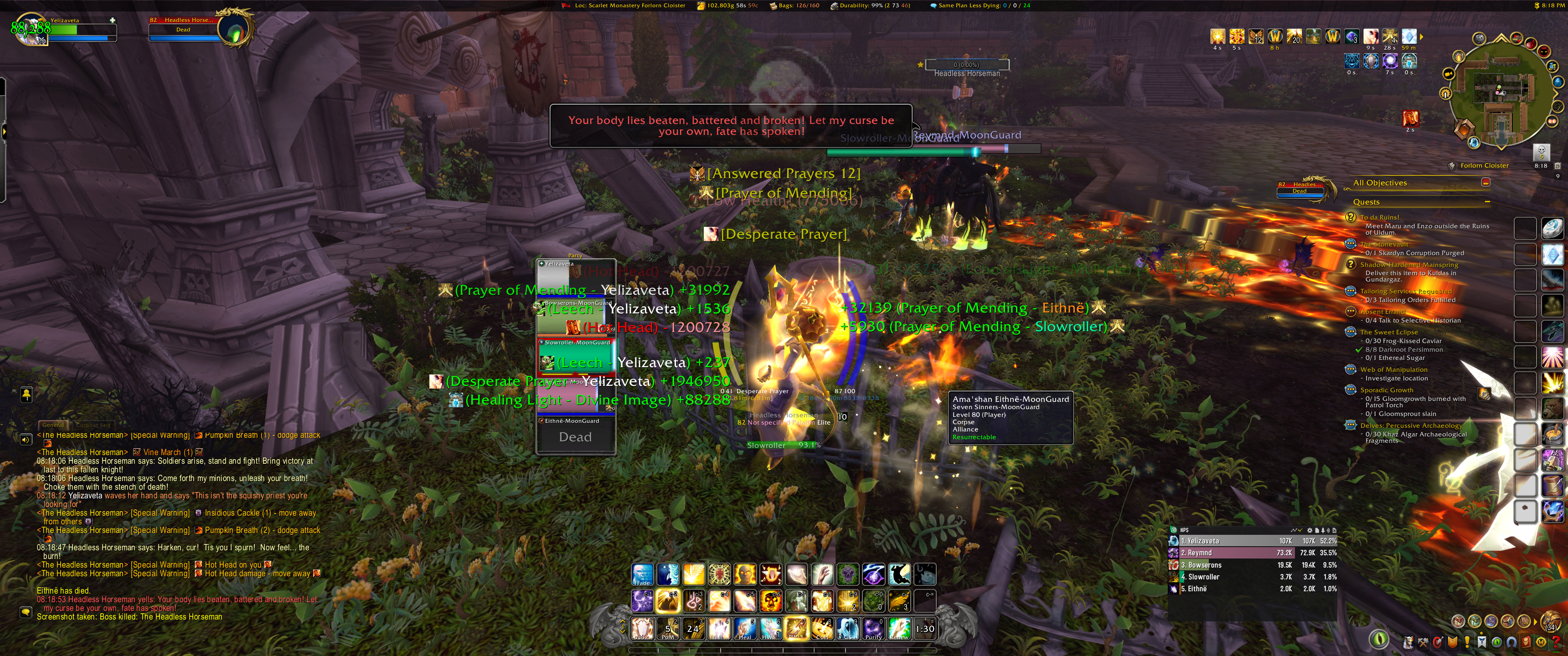1568x656 pixels.
Task: Switch to the Combat Log chat tab
Action: (93, 425)
